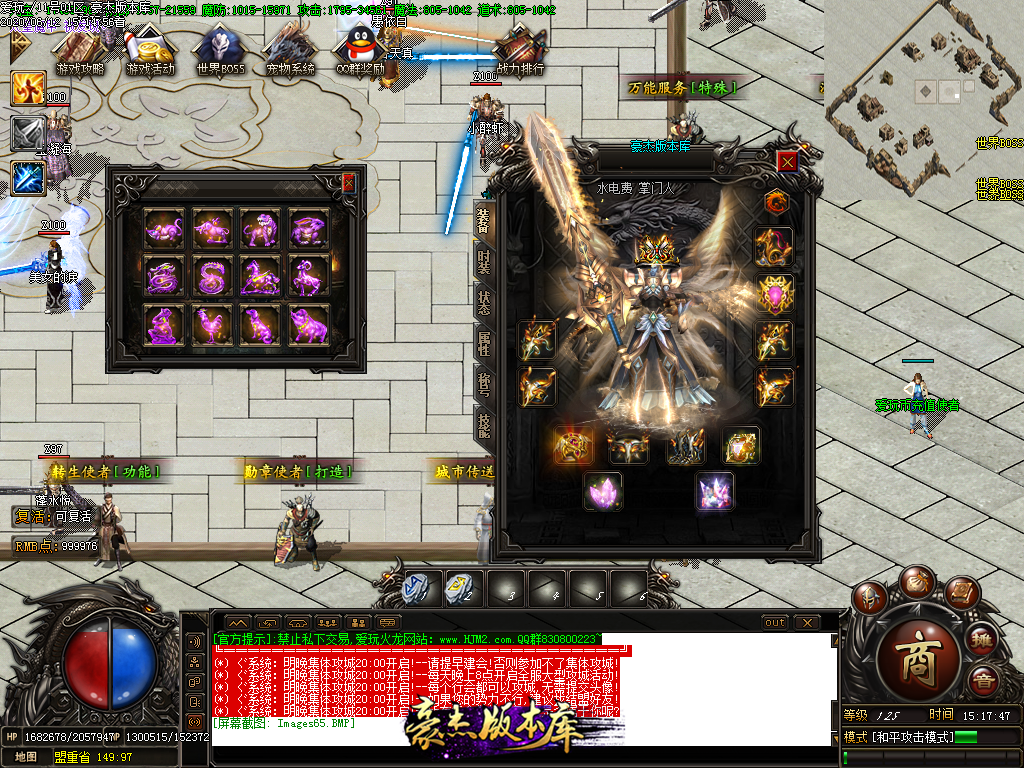1024x768 pixels.
Task: Switch to the 时装 fashion tab
Action: point(483,261)
